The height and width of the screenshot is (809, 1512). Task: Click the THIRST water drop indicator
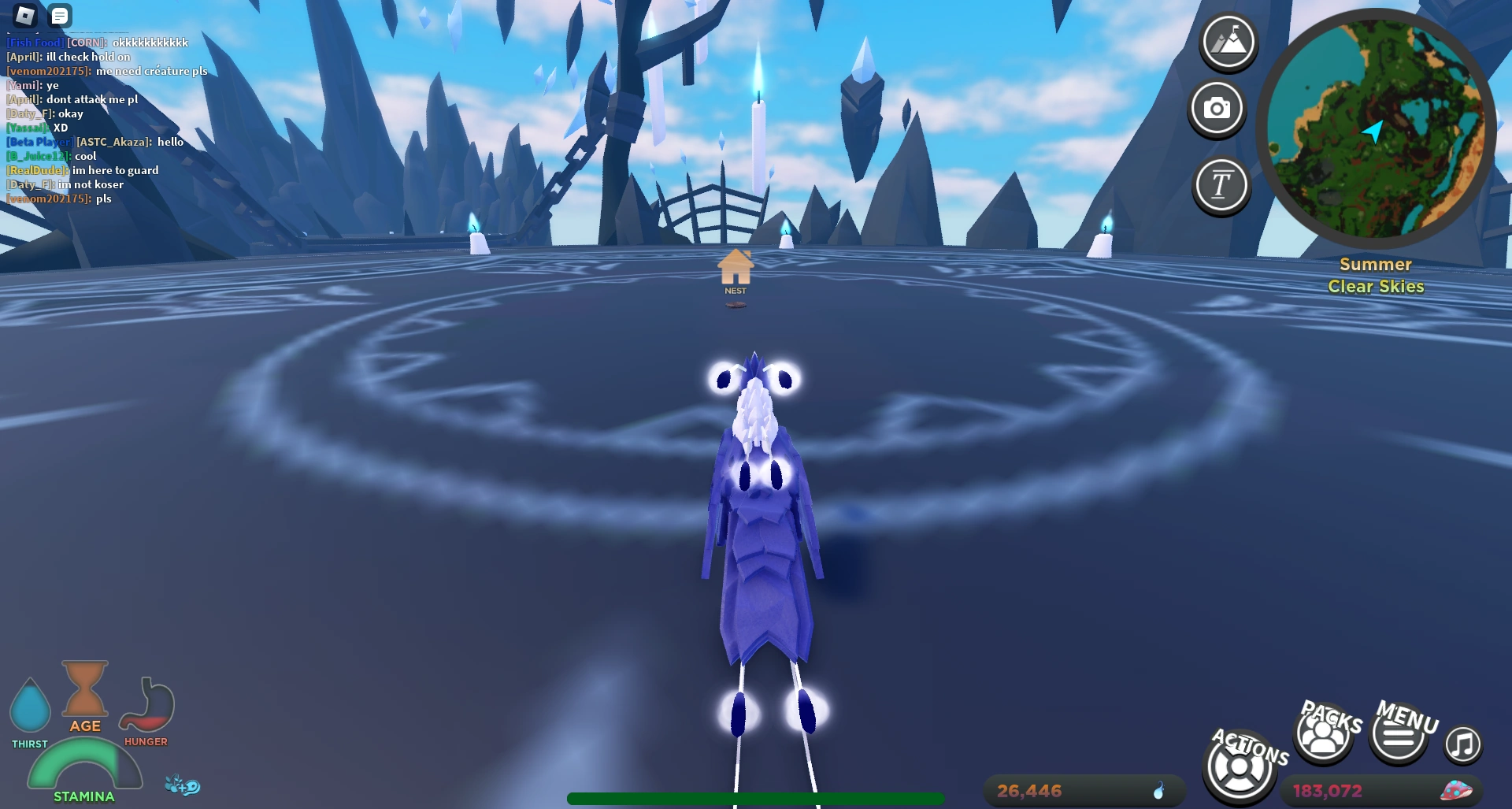[30, 707]
